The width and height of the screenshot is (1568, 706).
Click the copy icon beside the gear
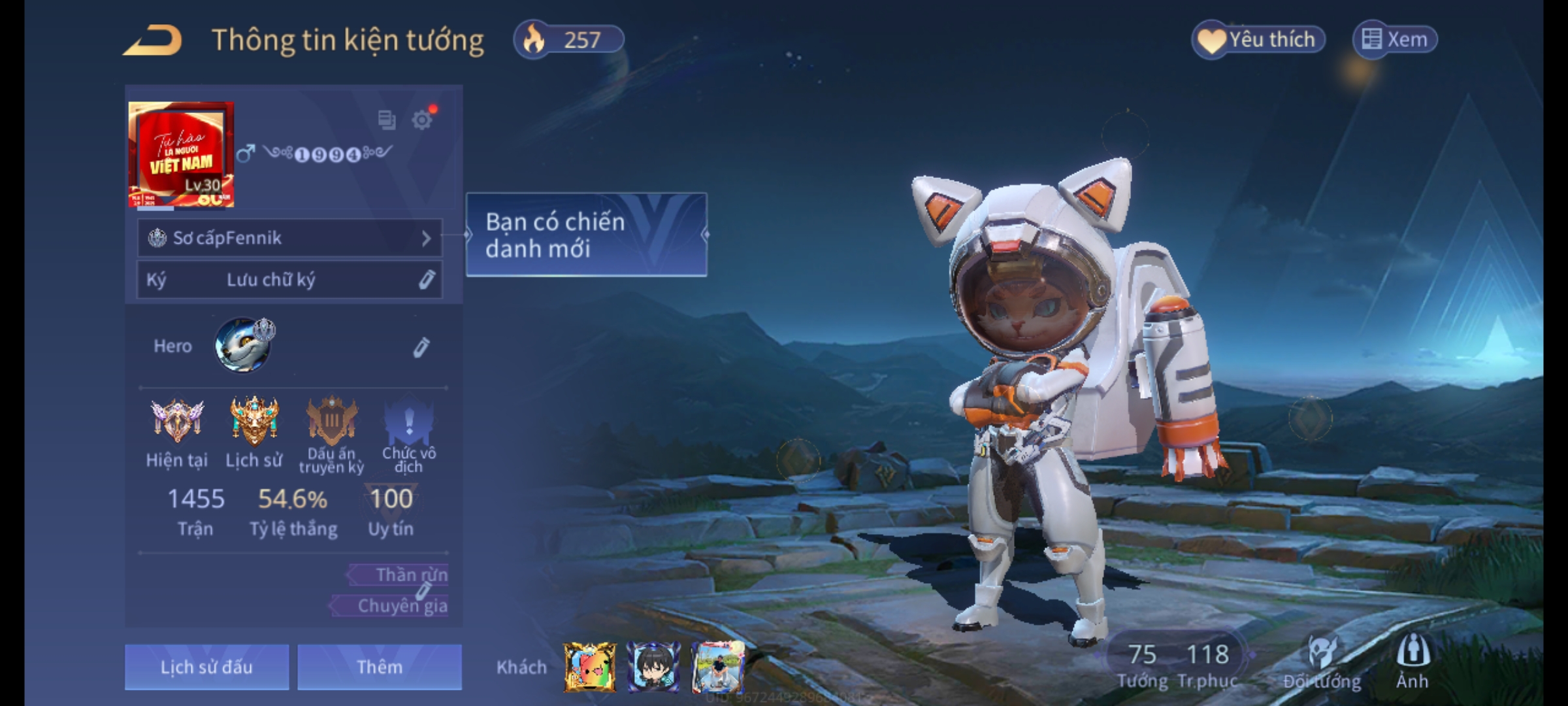point(386,120)
